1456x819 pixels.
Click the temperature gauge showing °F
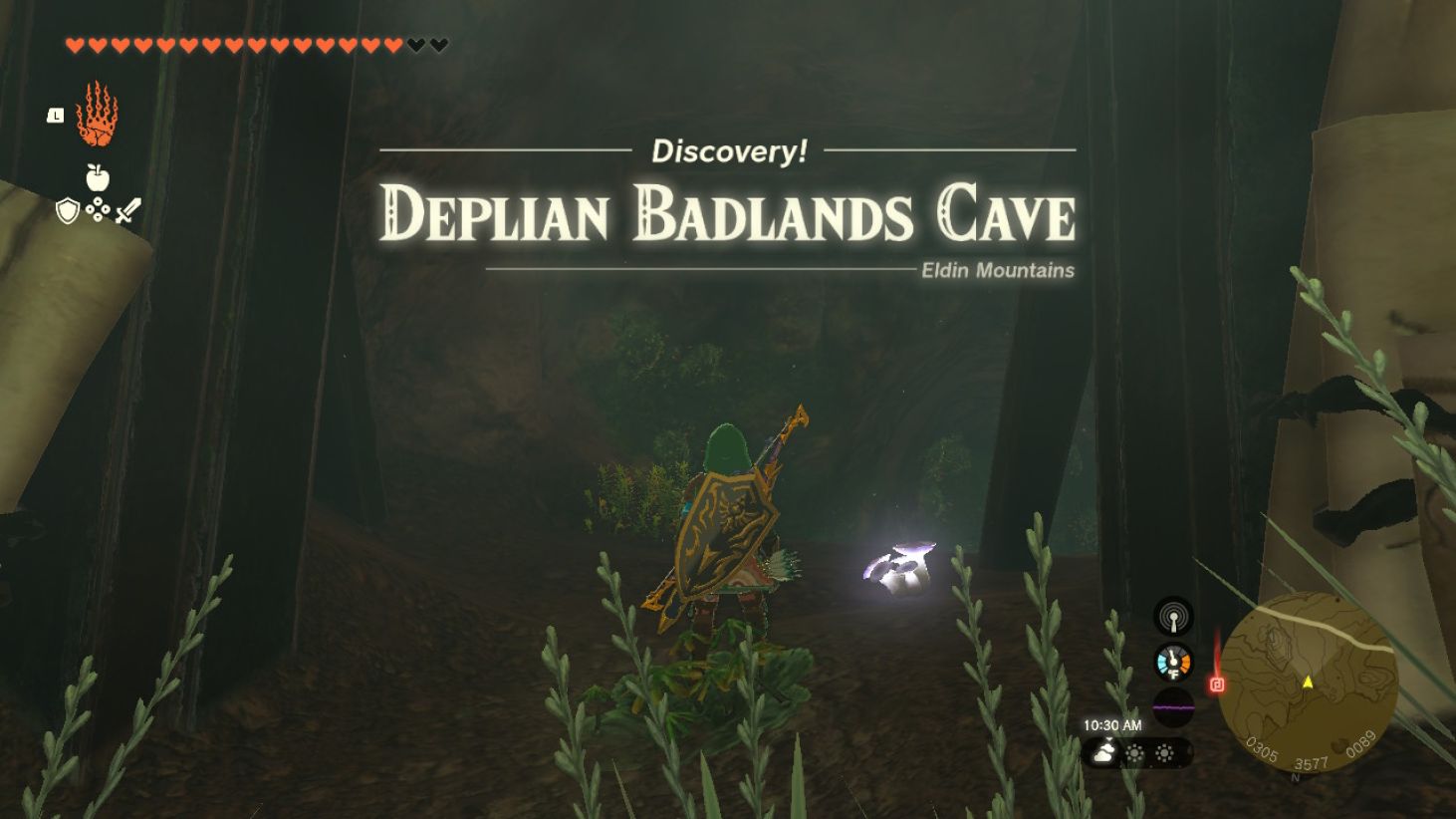pyautogui.click(x=1172, y=660)
